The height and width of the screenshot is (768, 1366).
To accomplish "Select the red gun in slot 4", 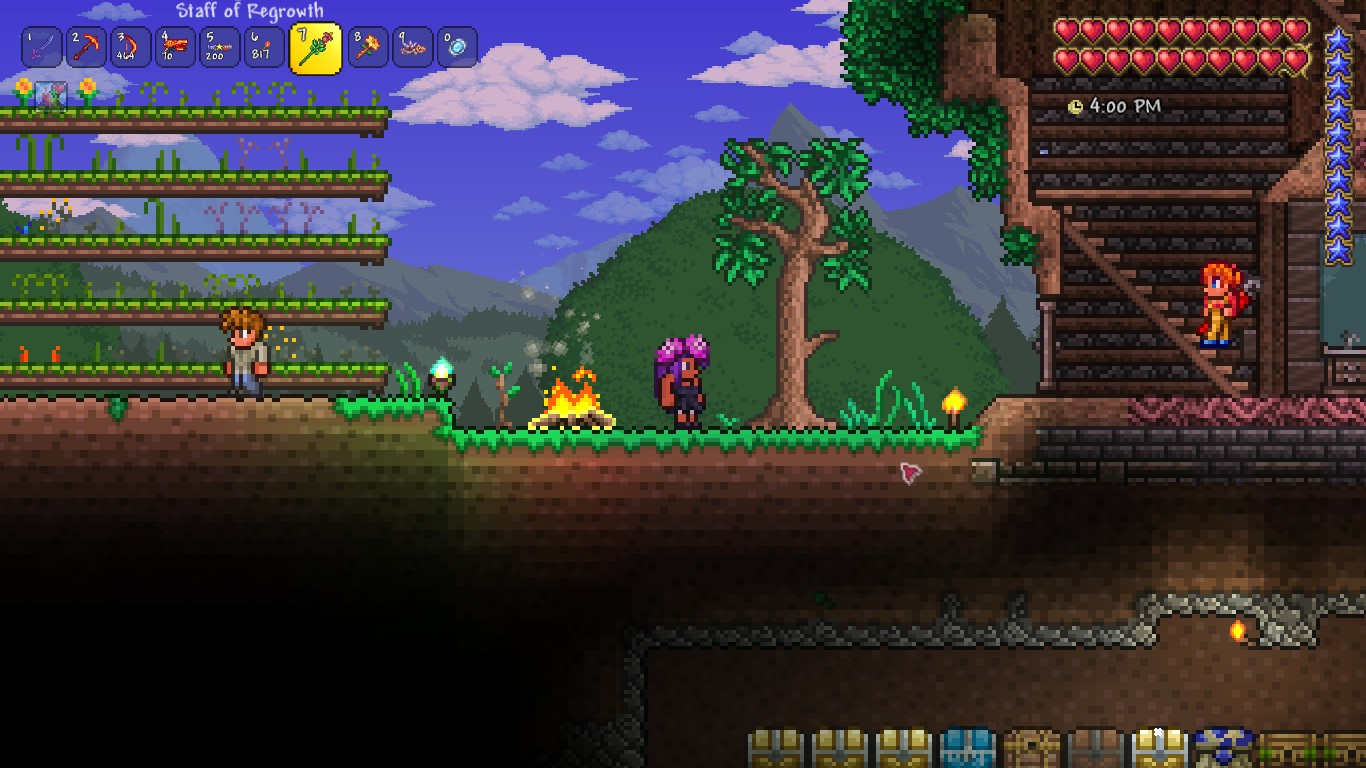I will coord(175,47).
